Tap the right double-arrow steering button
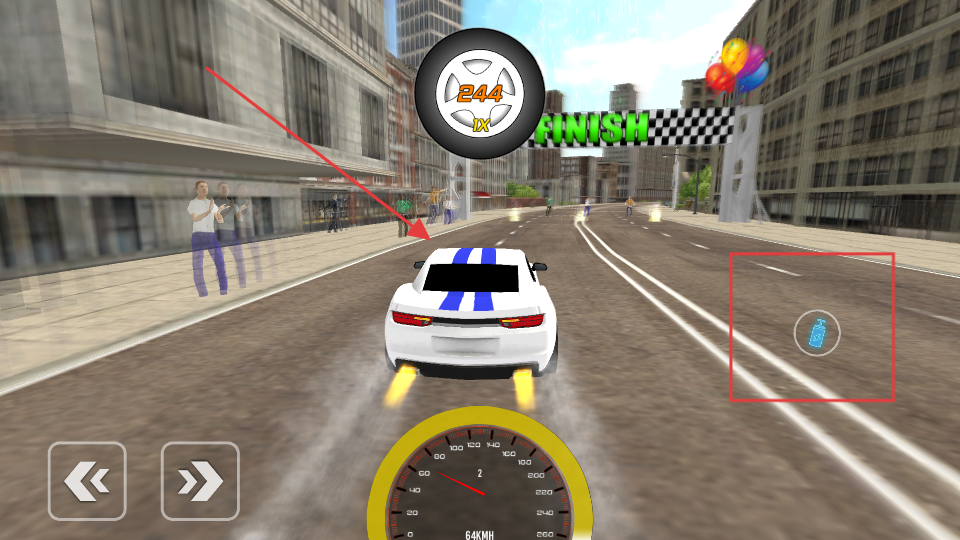The width and height of the screenshot is (960, 540). 200,481
